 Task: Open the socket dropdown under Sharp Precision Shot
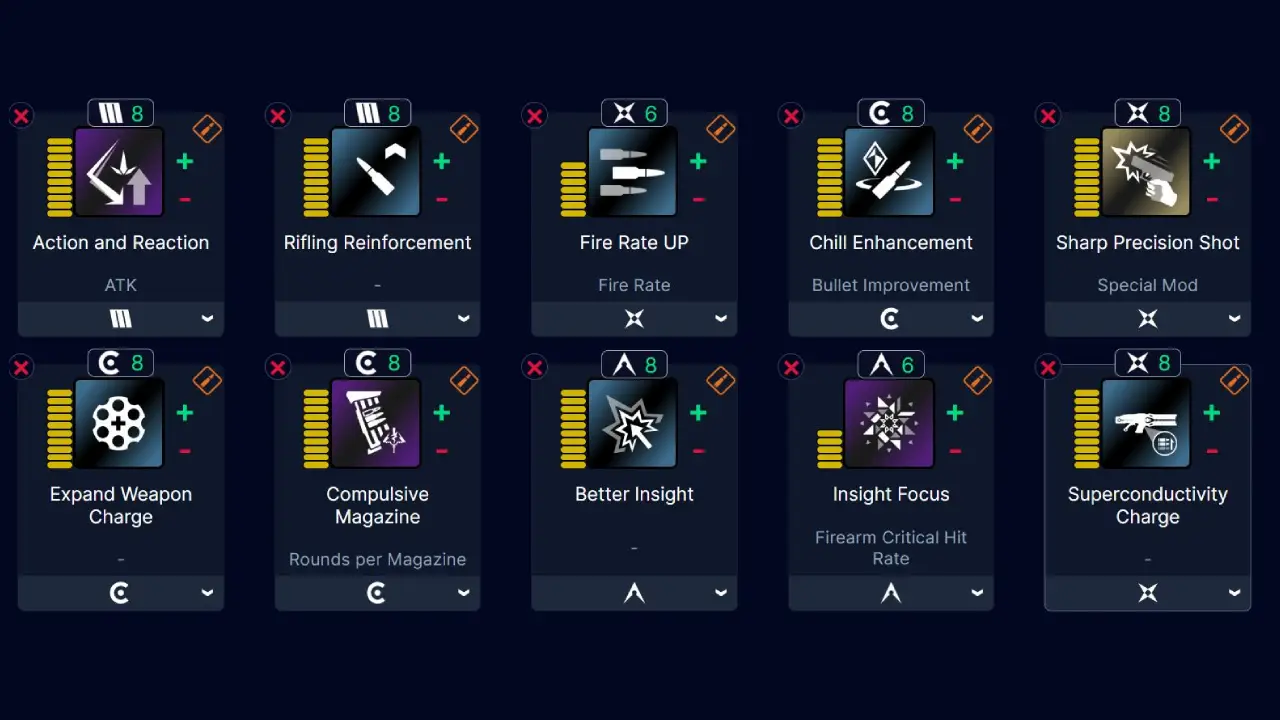pos(1147,318)
